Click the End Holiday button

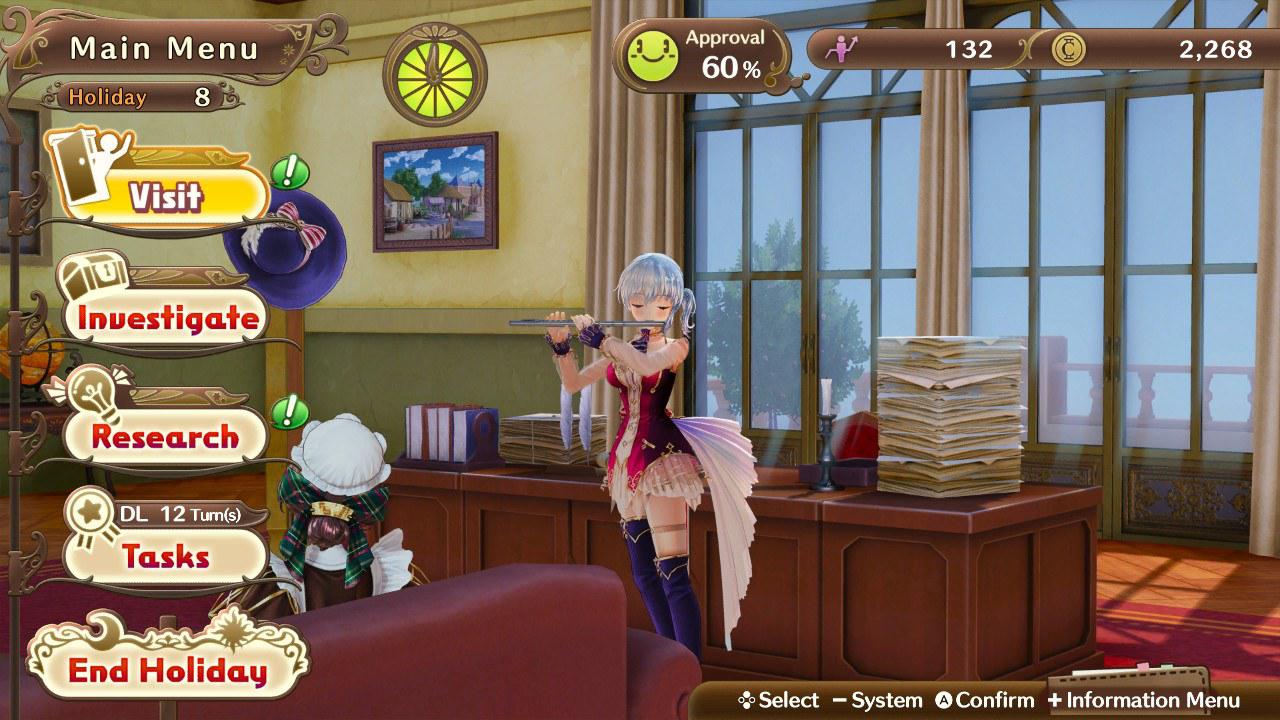click(x=167, y=671)
